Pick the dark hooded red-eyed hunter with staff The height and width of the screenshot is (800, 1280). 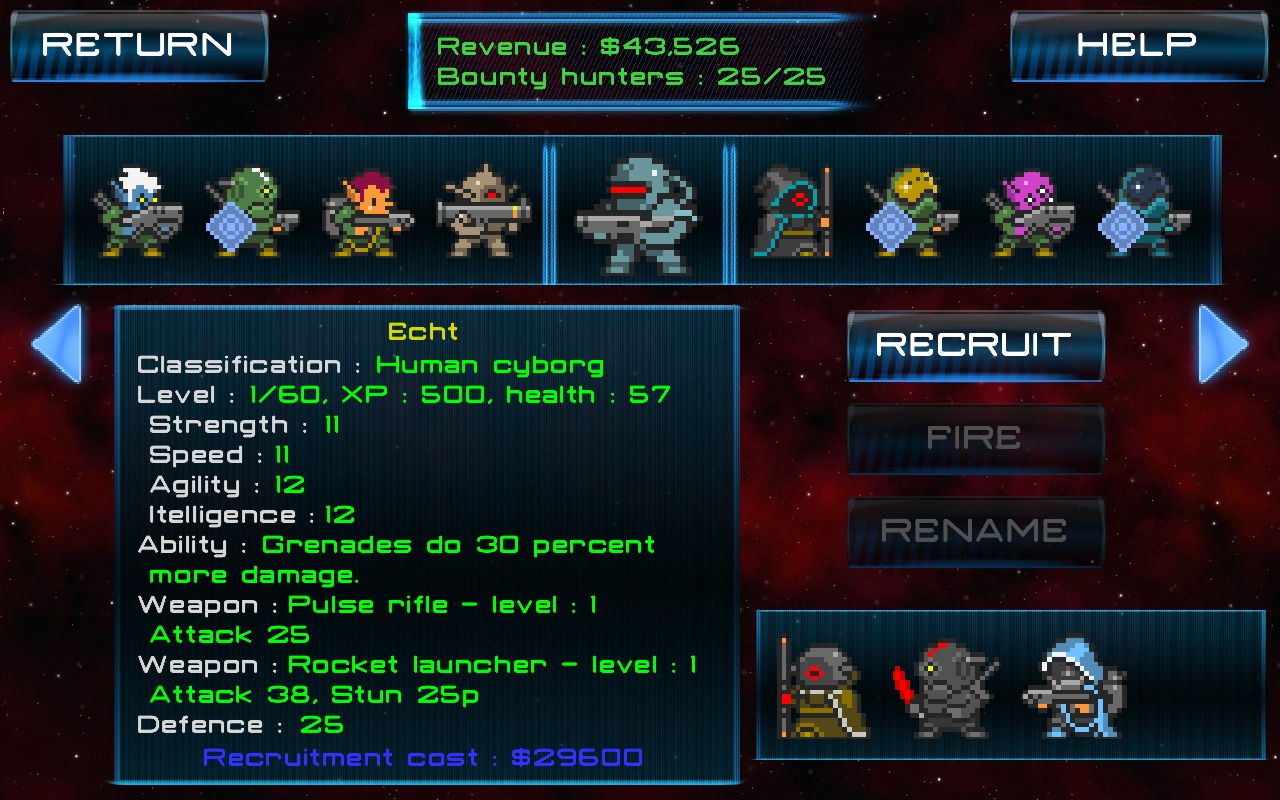[x=793, y=212]
